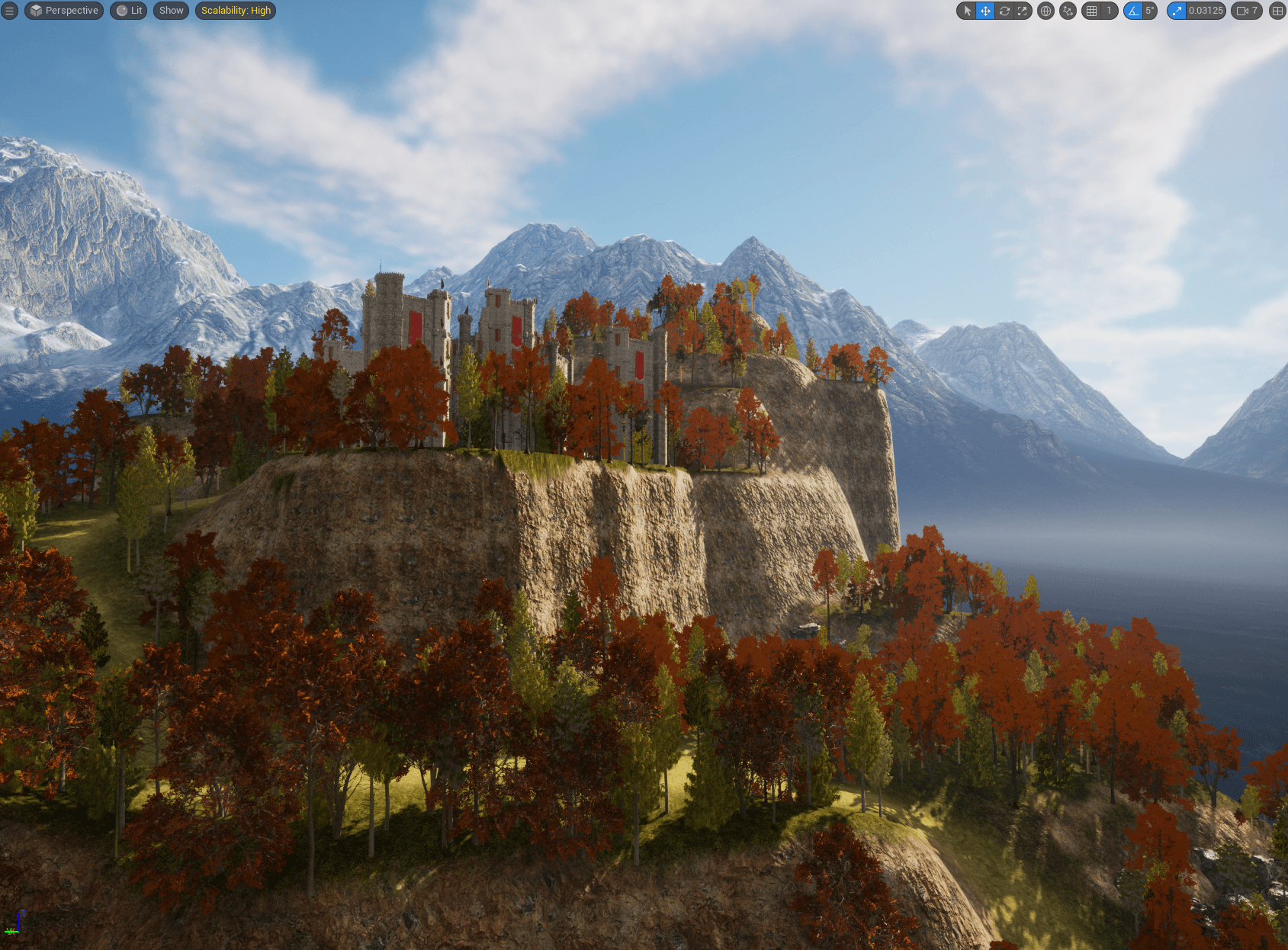Toggle surface snapping
This screenshot has height=950, width=1288.
coord(1068,11)
